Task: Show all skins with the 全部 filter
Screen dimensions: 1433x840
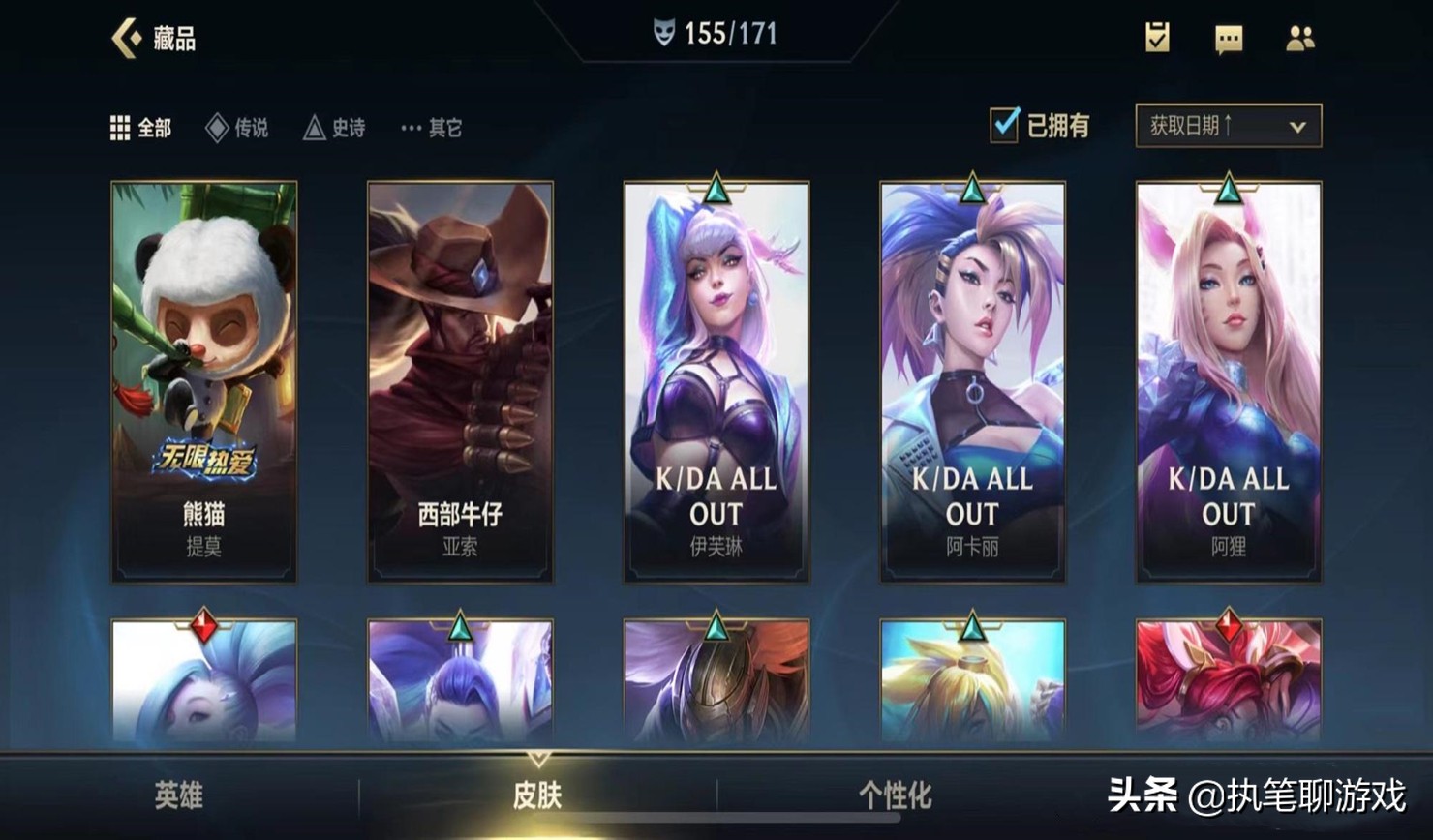Action: point(141,128)
